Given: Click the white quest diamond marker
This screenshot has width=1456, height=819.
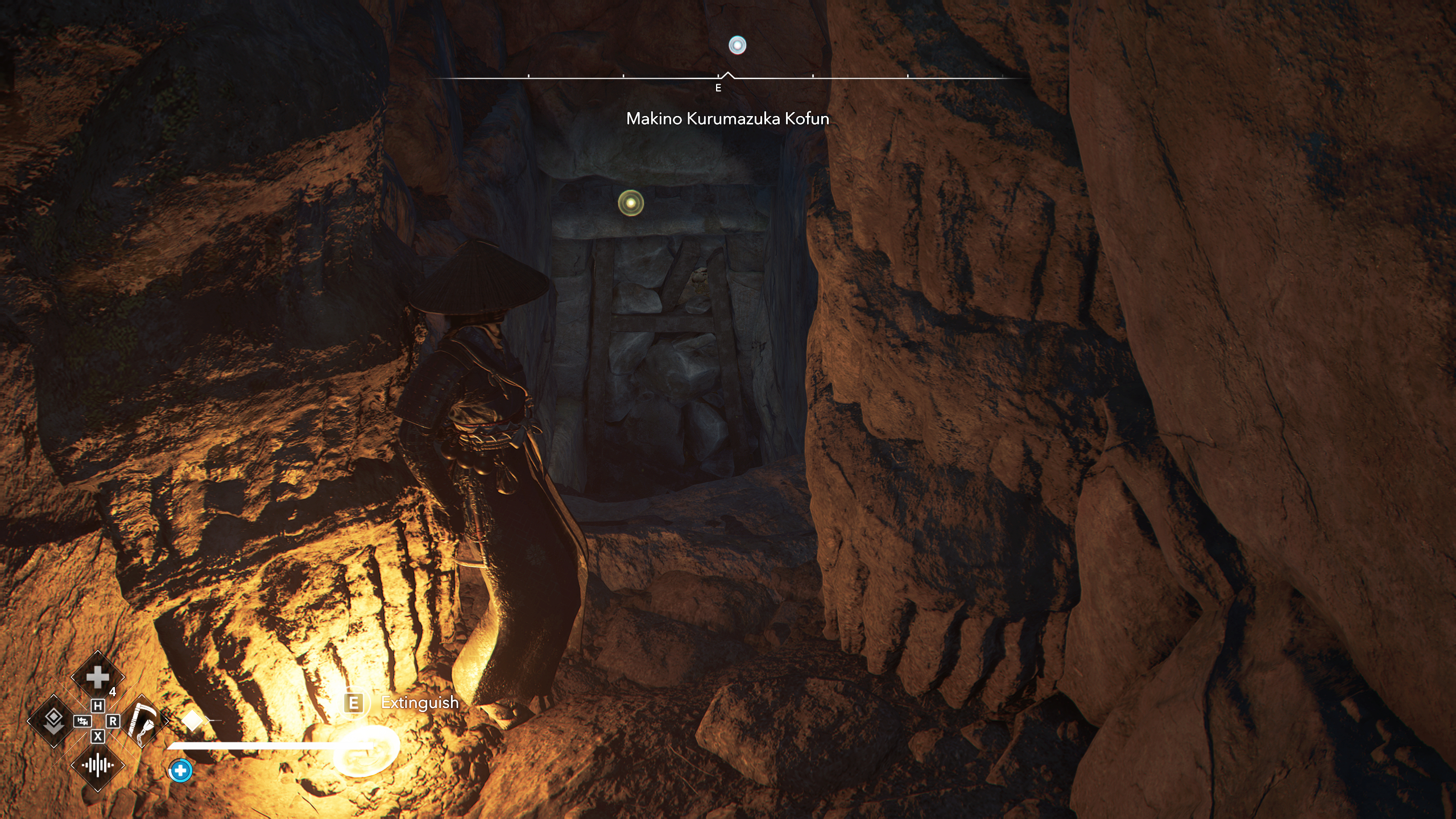Looking at the screenshot, I should click(192, 721).
